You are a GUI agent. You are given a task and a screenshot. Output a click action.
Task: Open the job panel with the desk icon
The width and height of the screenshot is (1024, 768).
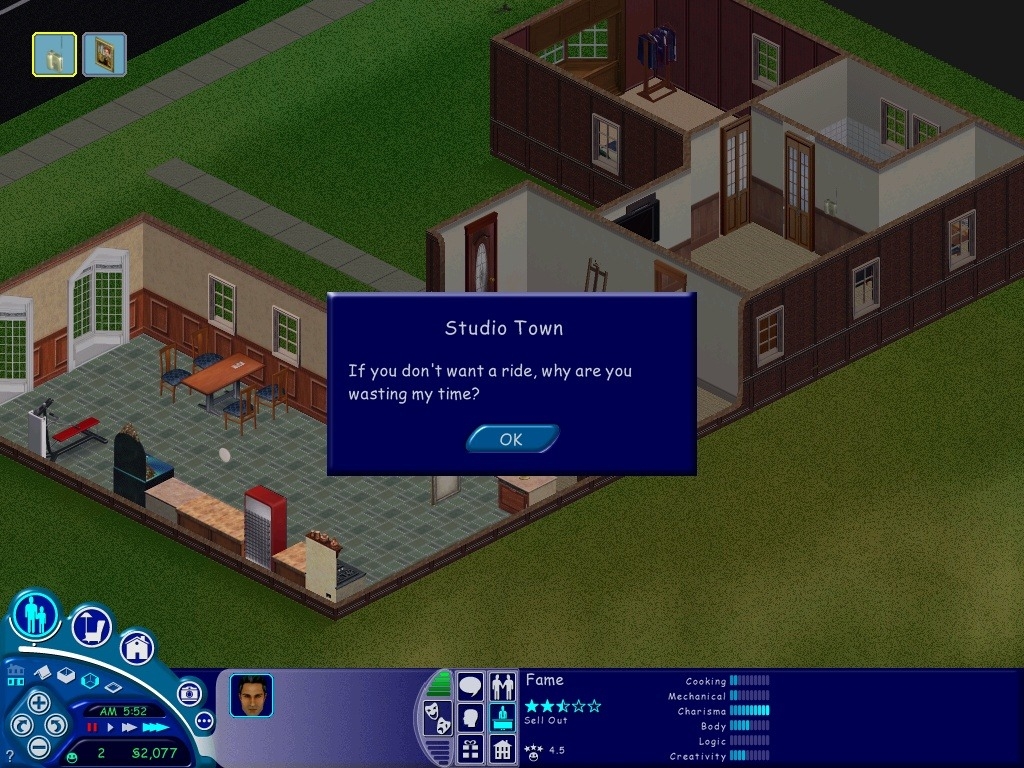point(503,717)
